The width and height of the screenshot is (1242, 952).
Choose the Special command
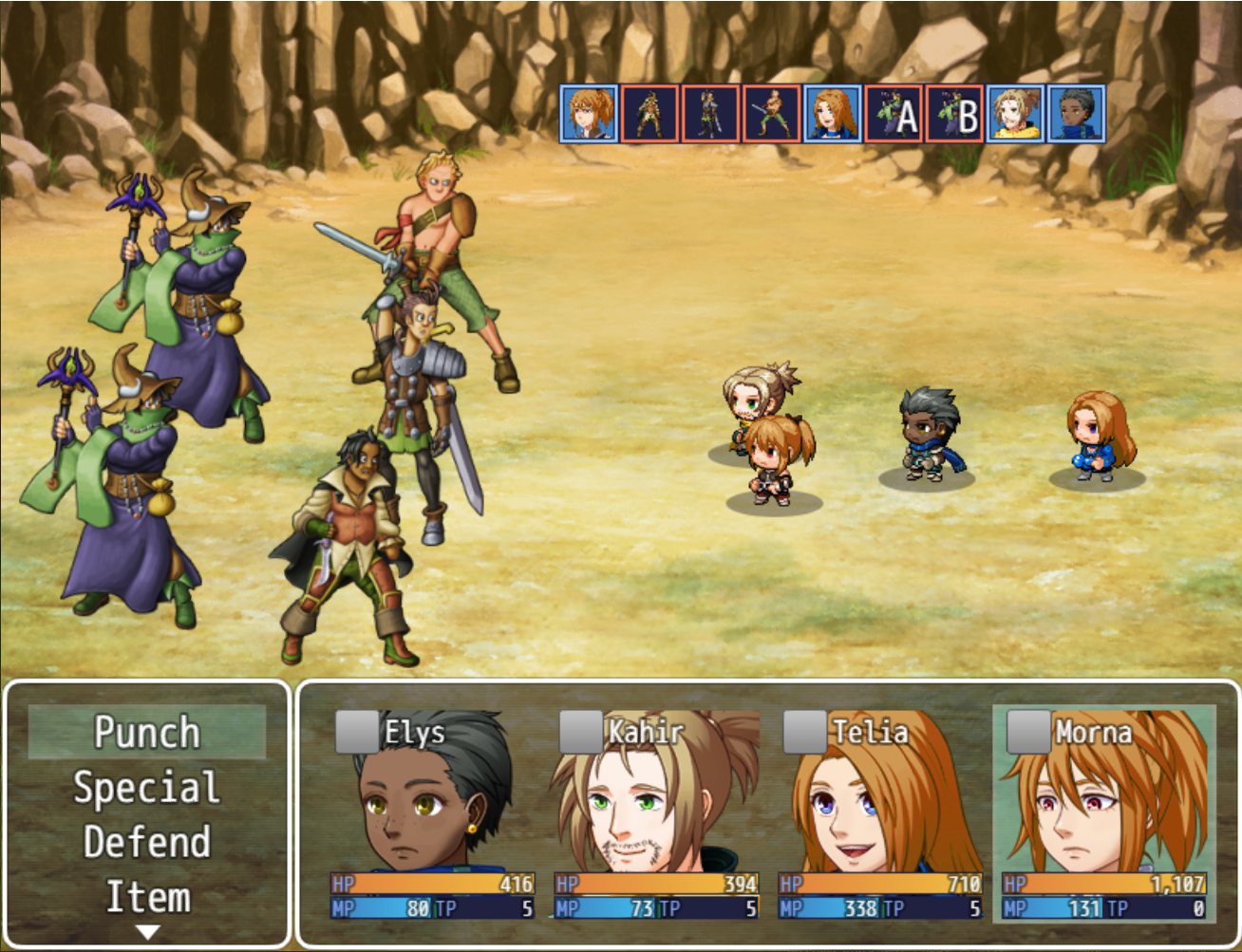146,788
